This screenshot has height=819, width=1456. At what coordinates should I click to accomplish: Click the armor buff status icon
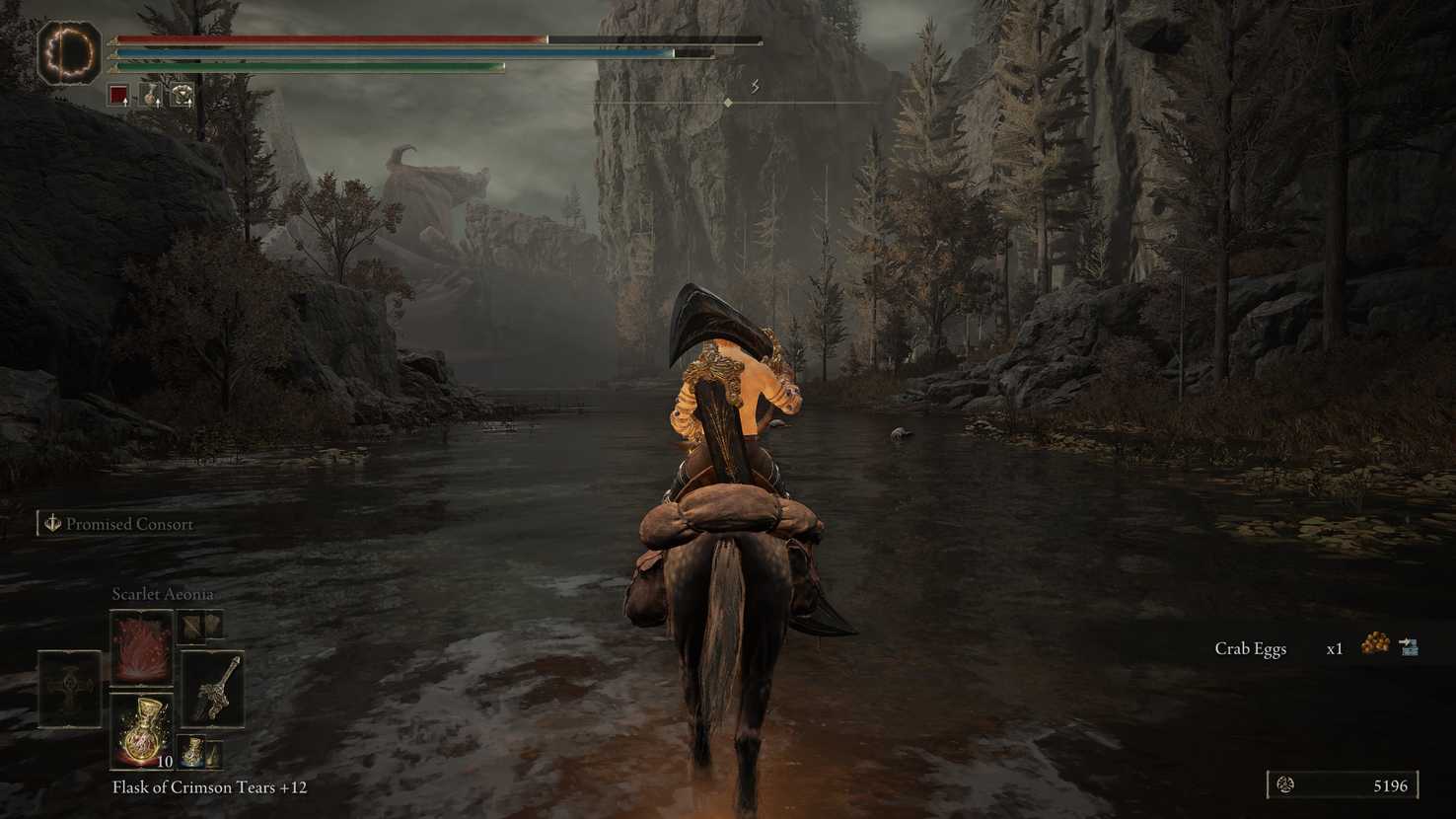[x=182, y=95]
